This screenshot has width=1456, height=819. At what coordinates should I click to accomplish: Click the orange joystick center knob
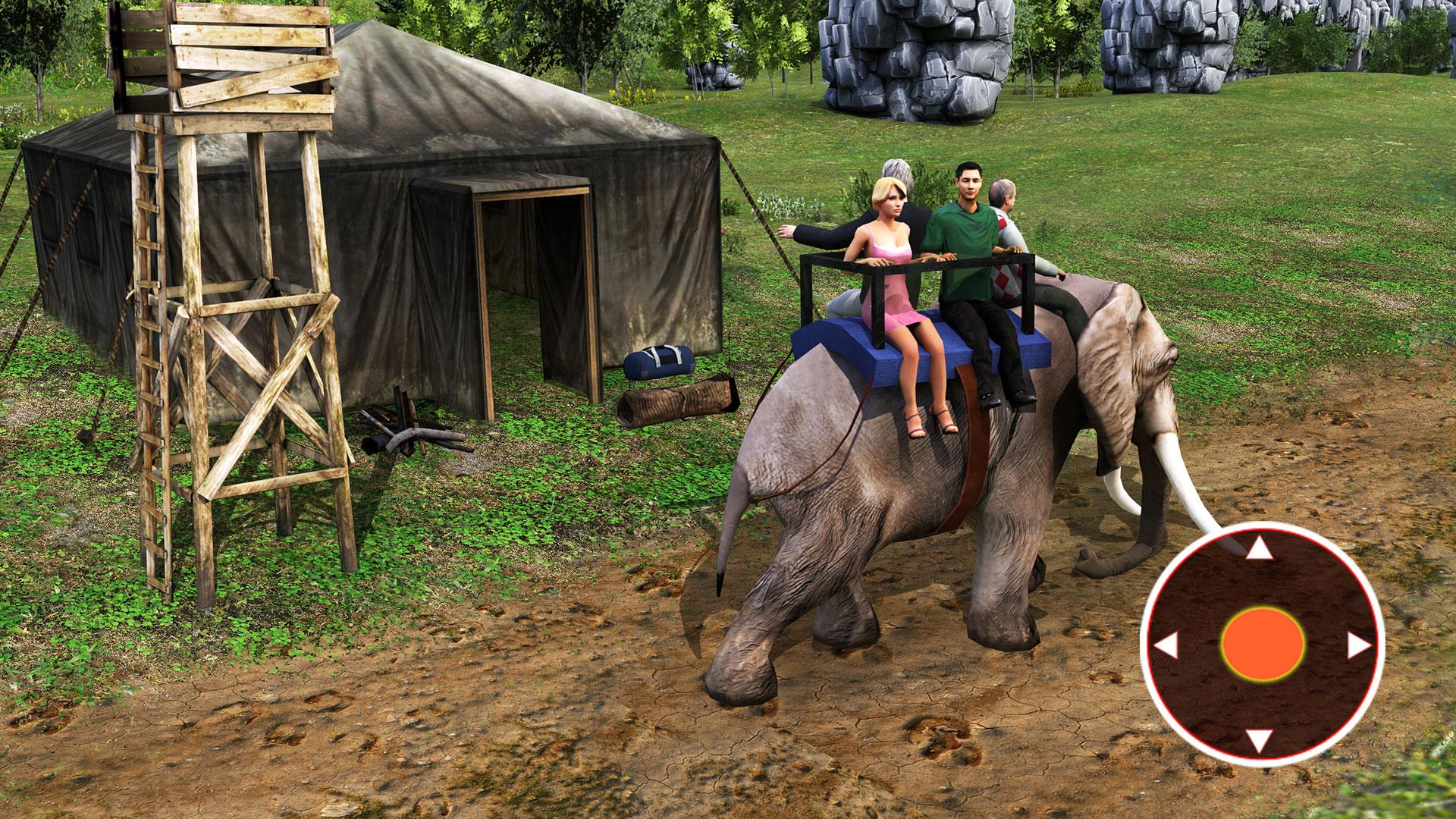pyautogui.click(x=1263, y=645)
